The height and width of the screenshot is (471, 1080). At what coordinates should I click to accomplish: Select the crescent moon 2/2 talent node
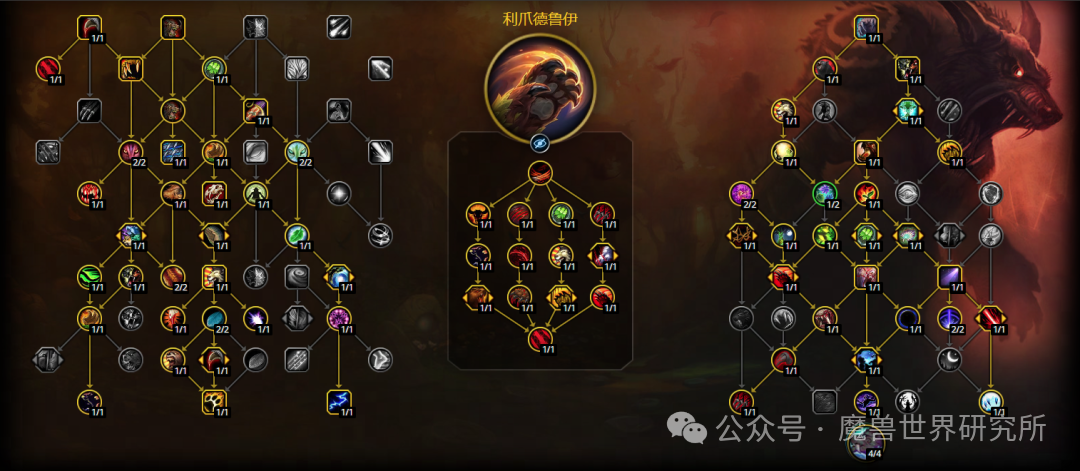[x=949, y=318]
